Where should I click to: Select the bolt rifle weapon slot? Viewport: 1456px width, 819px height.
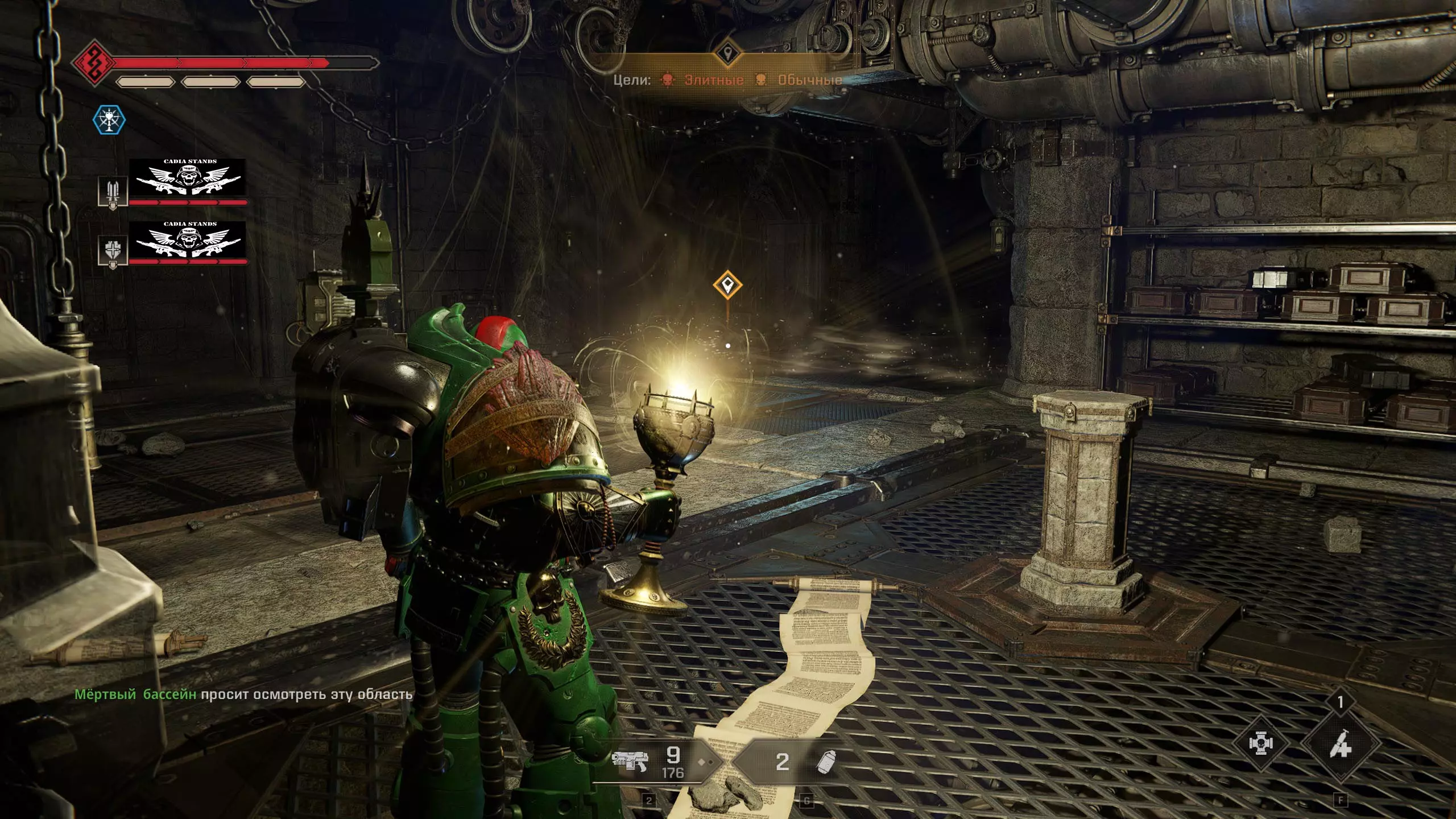click(x=630, y=761)
